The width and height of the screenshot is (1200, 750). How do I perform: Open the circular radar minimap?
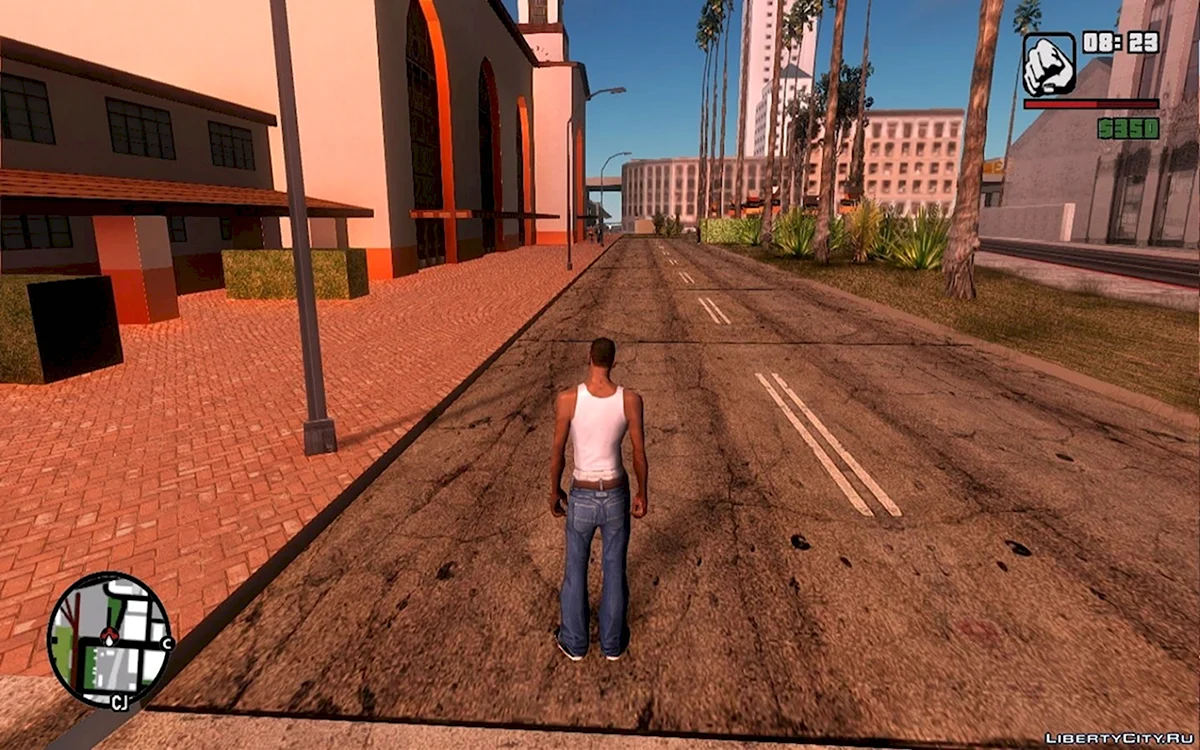[x=109, y=640]
